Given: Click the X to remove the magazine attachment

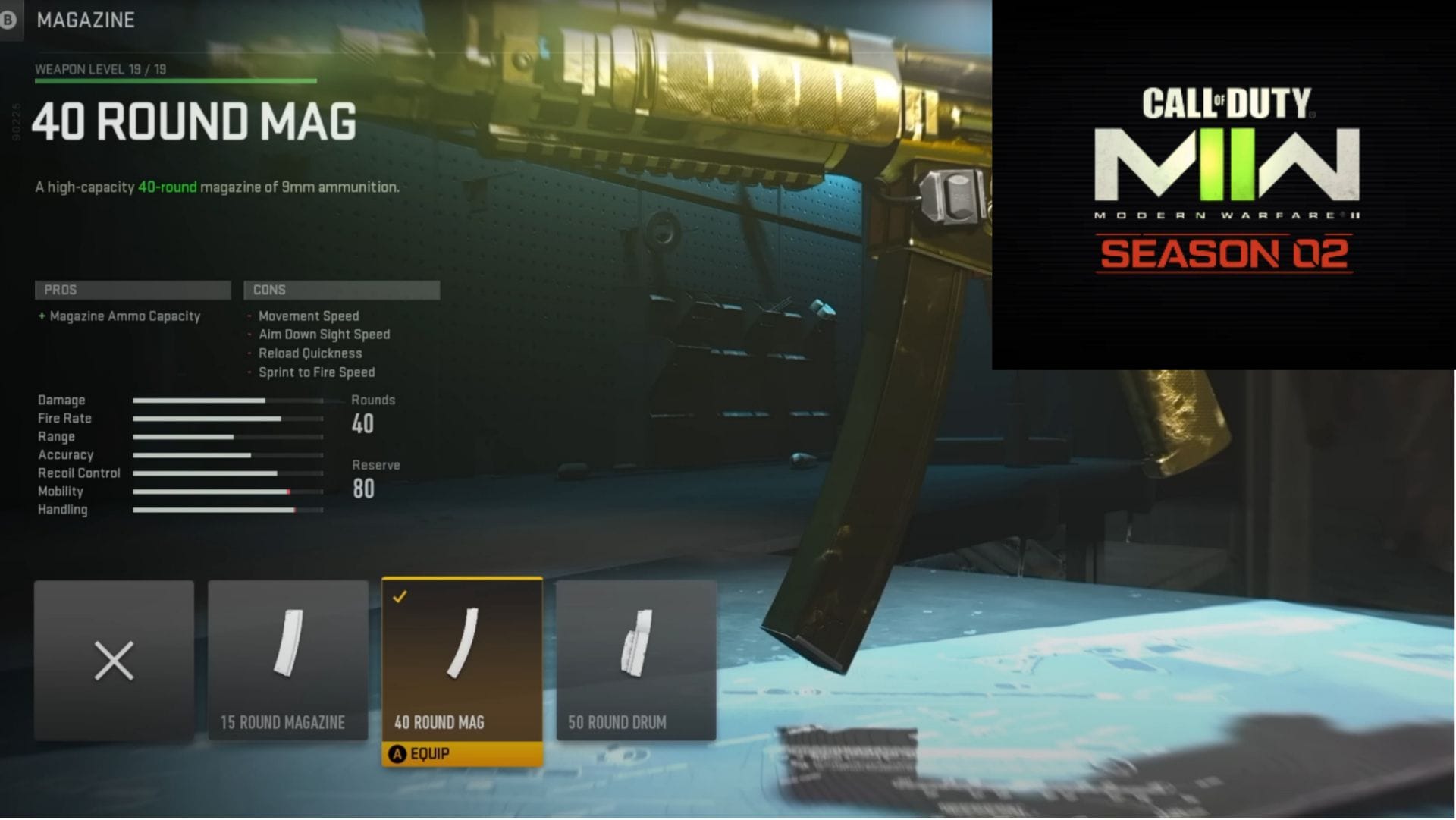Looking at the screenshot, I should coord(113,660).
